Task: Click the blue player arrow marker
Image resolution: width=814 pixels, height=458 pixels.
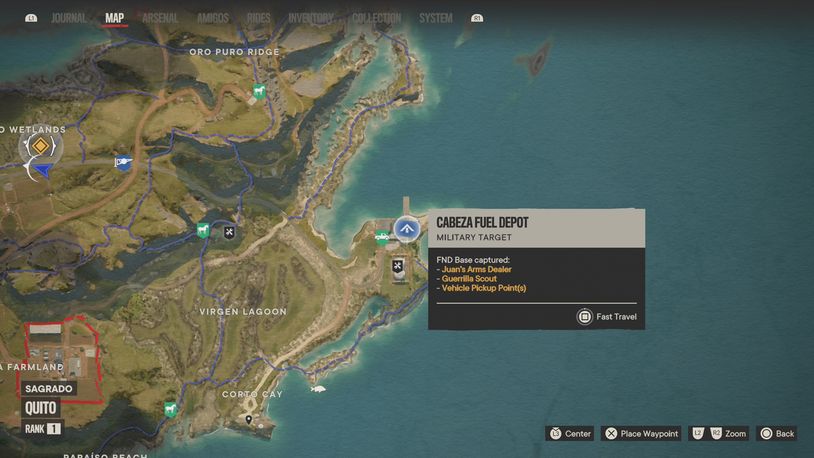Action: 43,171
